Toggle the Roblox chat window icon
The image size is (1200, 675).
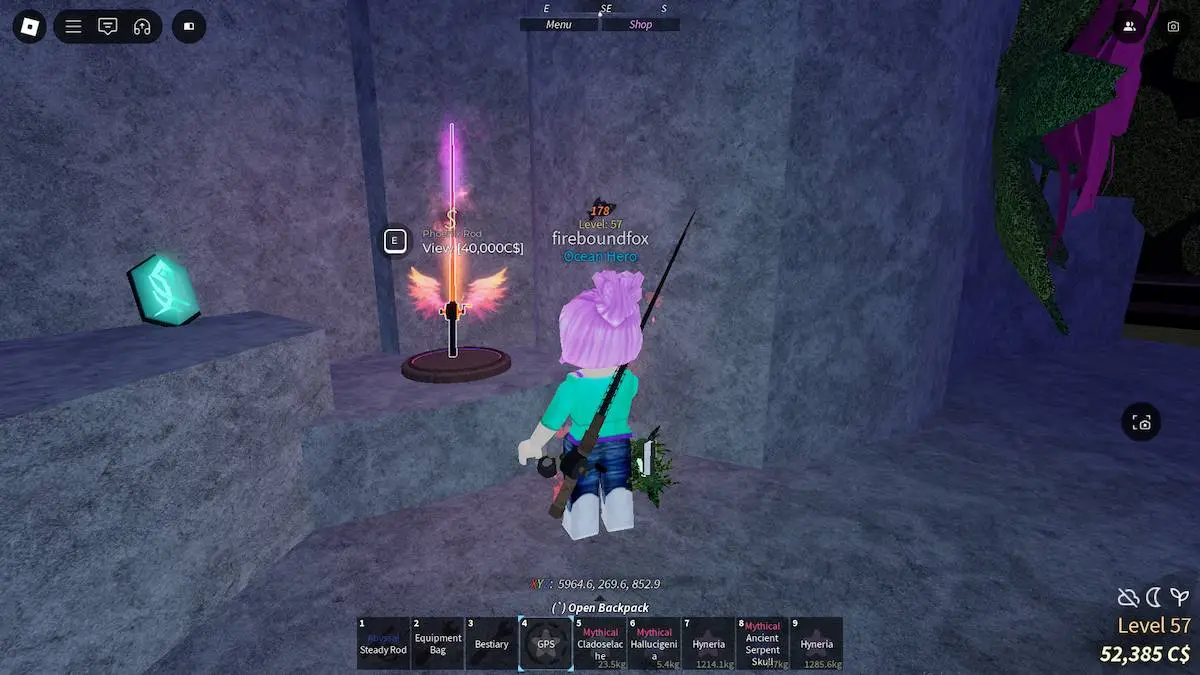click(108, 27)
